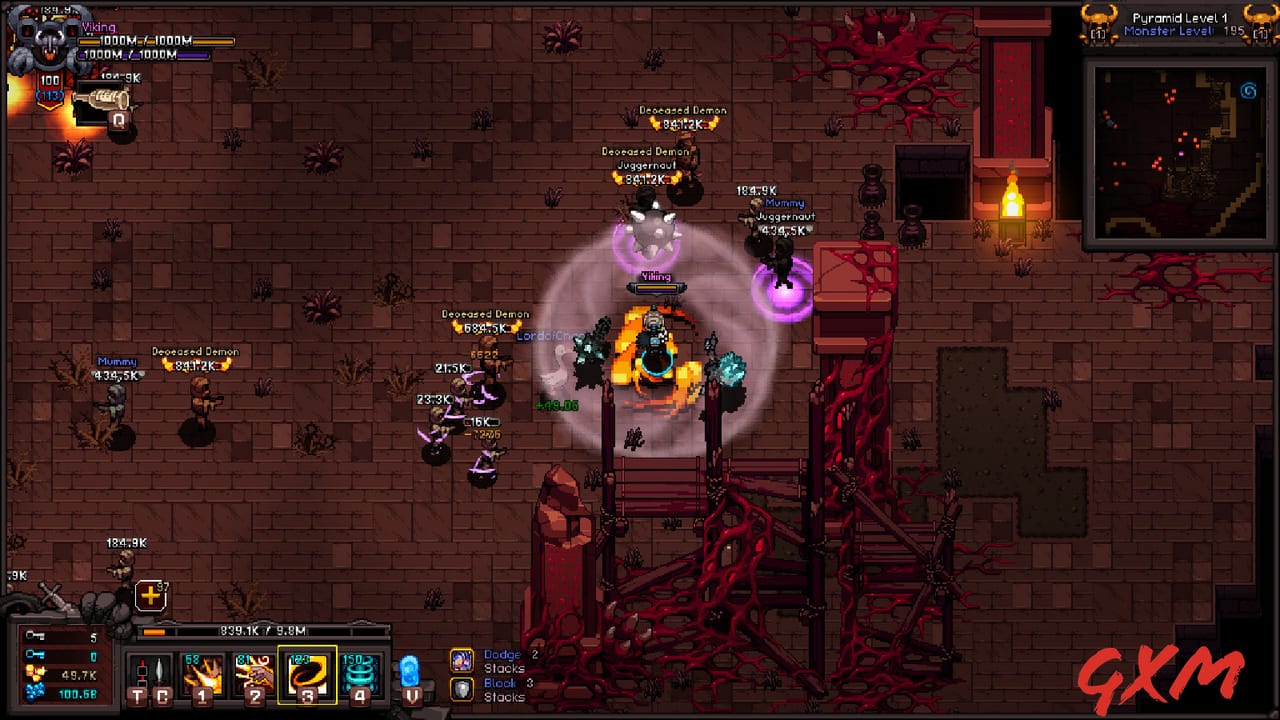Image resolution: width=1280 pixels, height=720 pixels.
Task: Click the Block stacks shield icon
Action: point(463,687)
